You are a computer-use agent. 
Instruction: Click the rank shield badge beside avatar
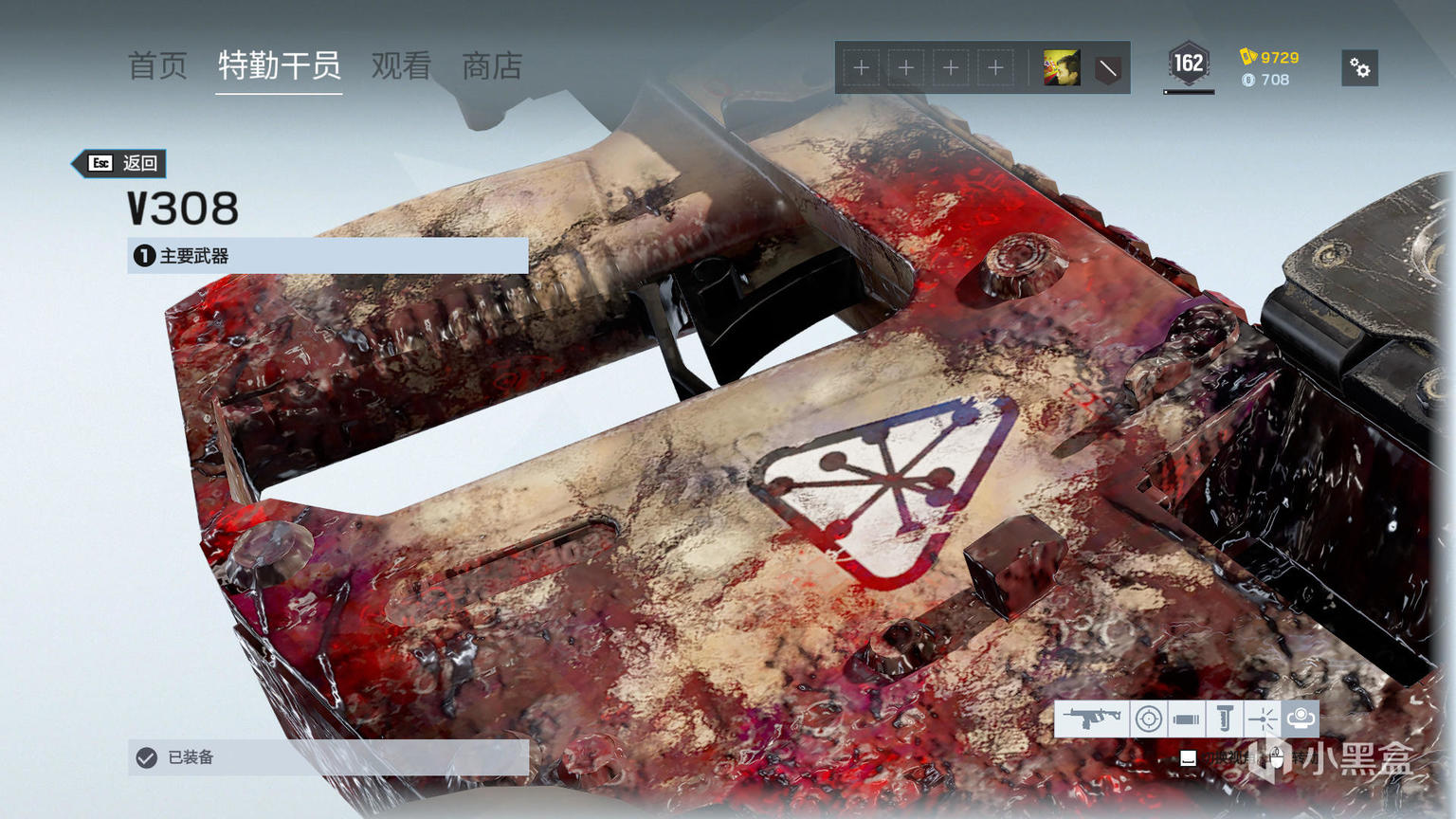click(1107, 68)
